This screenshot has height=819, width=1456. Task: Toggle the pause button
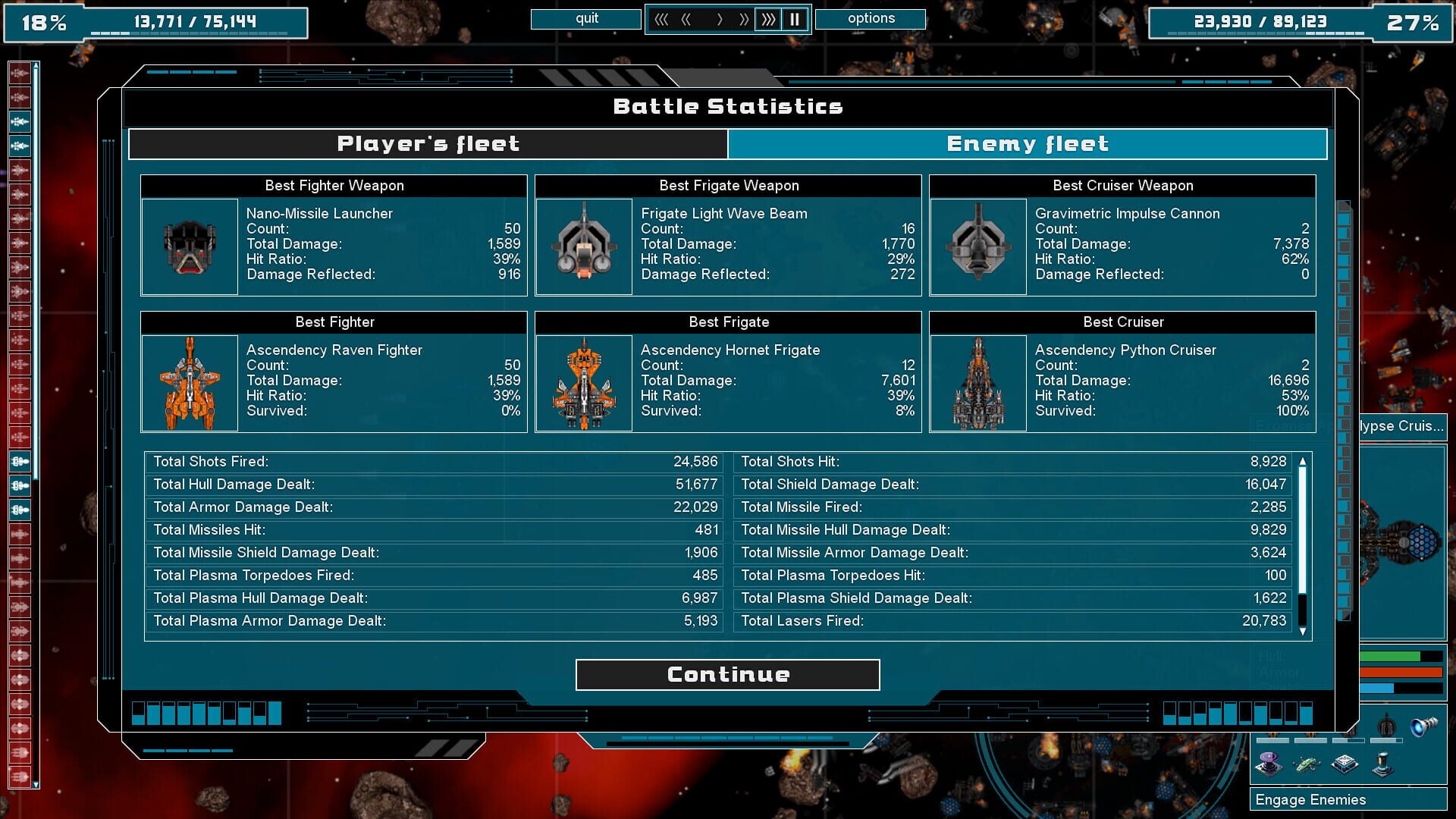[x=795, y=19]
